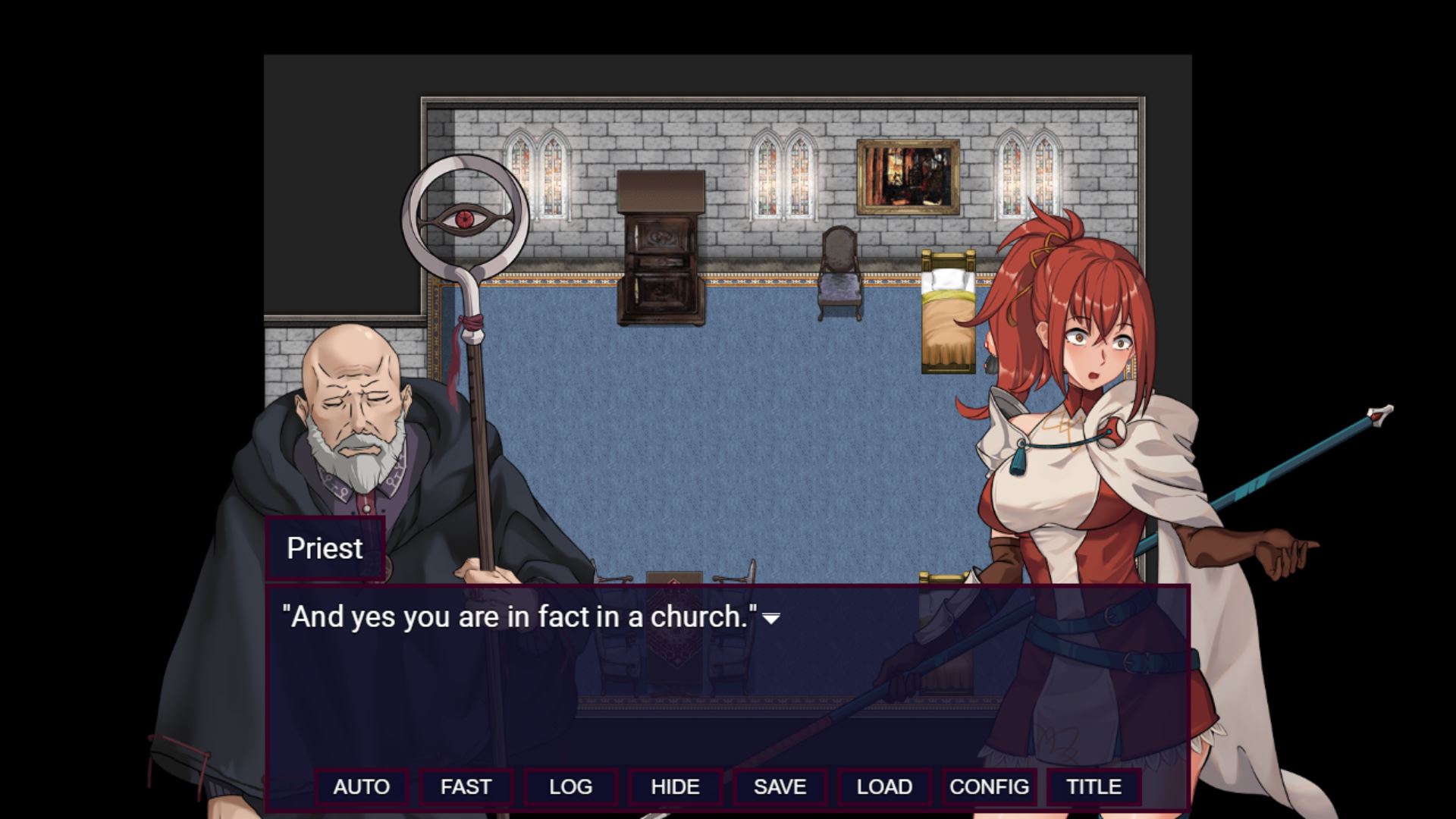Click the framed painting on the wall
The width and height of the screenshot is (1456, 819).
click(906, 178)
